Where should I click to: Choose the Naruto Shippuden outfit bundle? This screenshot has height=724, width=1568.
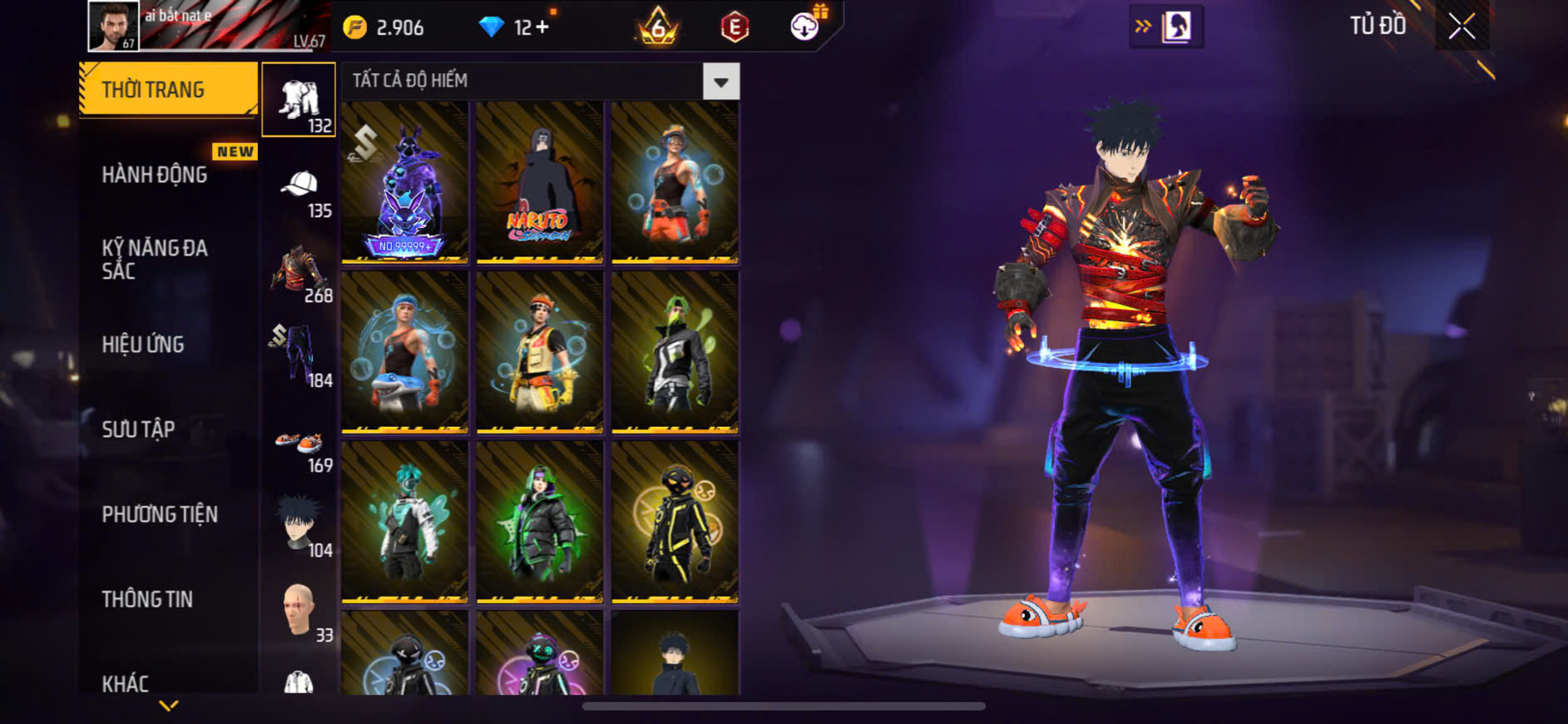pyautogui.click(x=539, y=182)
